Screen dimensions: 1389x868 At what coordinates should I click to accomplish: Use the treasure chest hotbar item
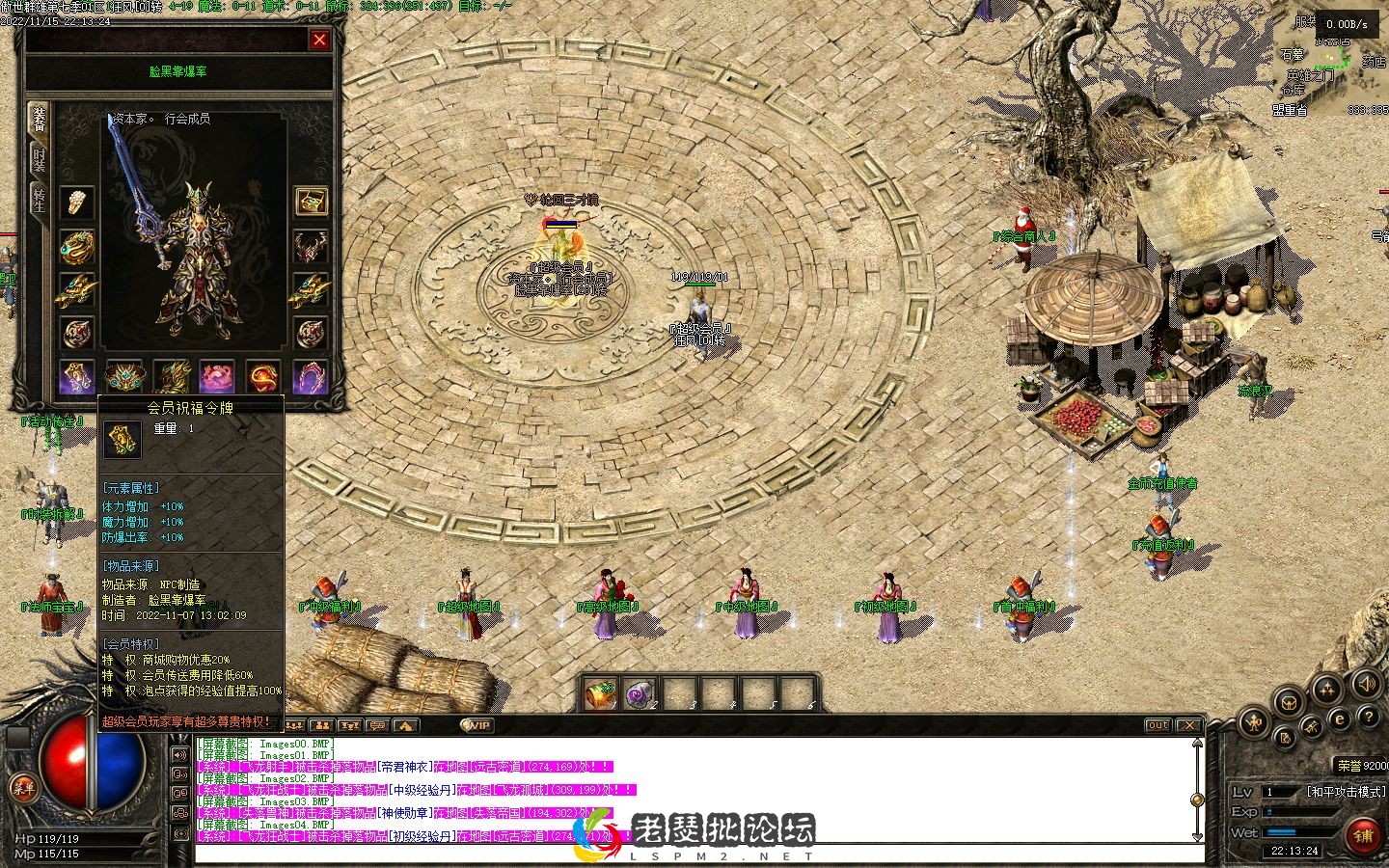[601, 693]
